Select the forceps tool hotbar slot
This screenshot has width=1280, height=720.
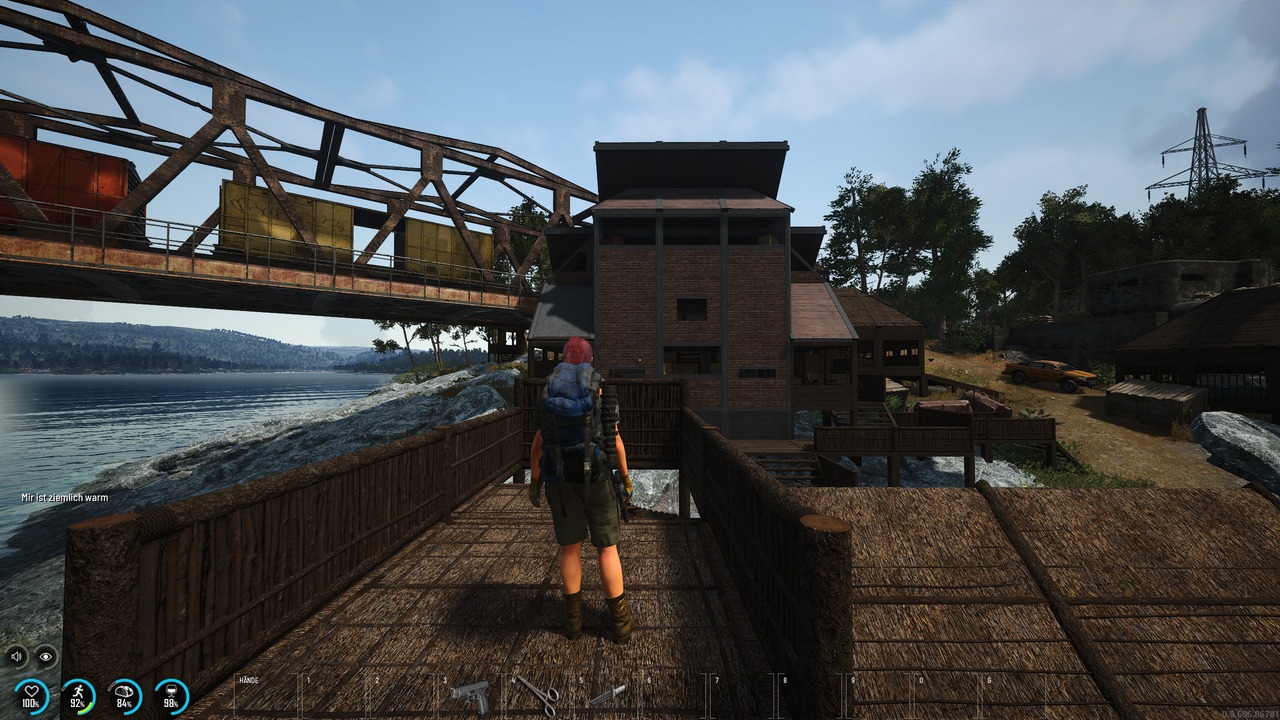(x=539, y=694)
